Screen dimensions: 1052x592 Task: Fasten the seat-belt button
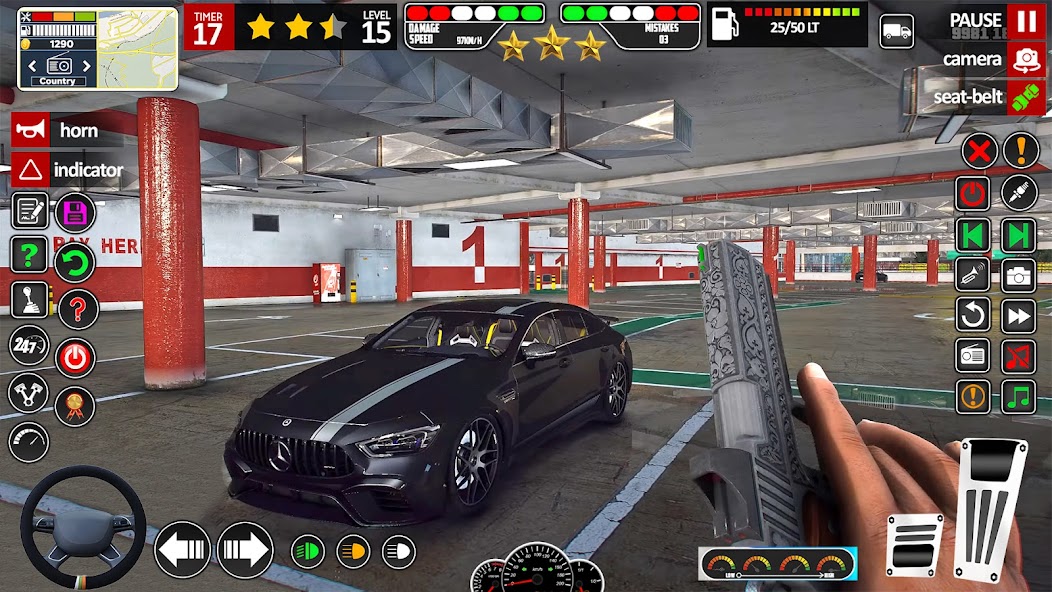pyautogui.click(x=1025, y=97)
